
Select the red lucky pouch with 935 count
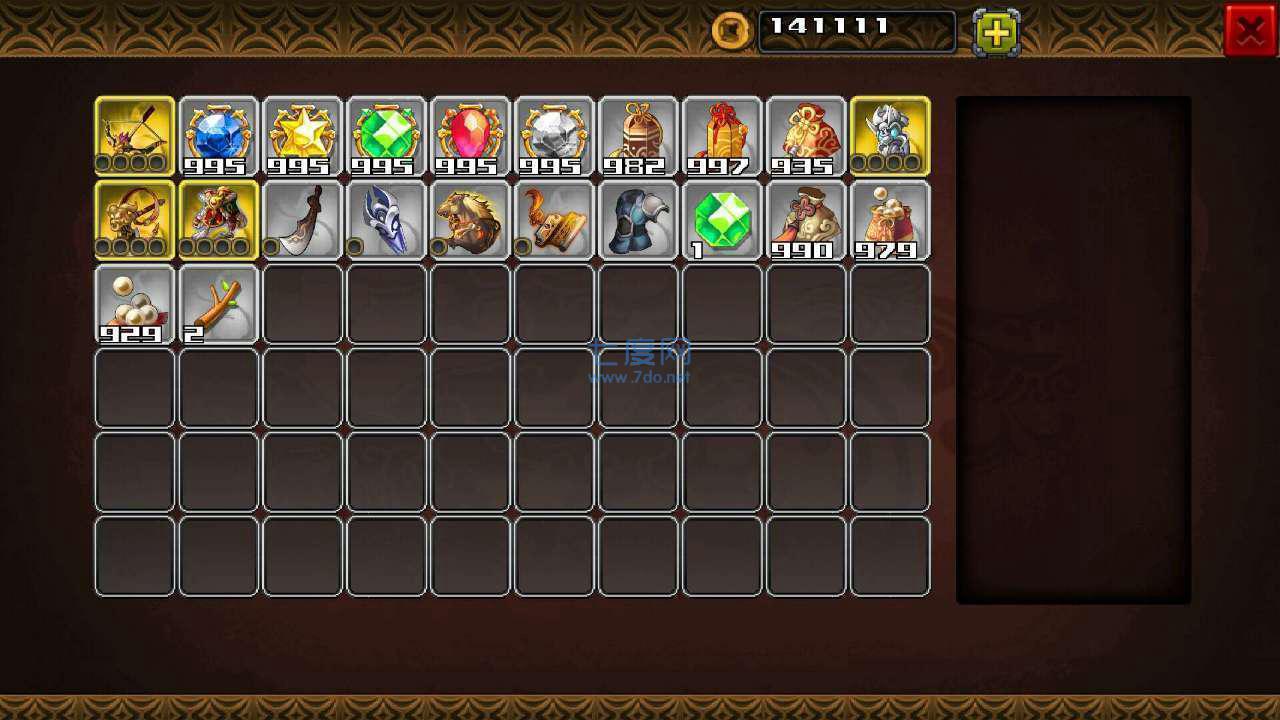[x=806, y=133]
